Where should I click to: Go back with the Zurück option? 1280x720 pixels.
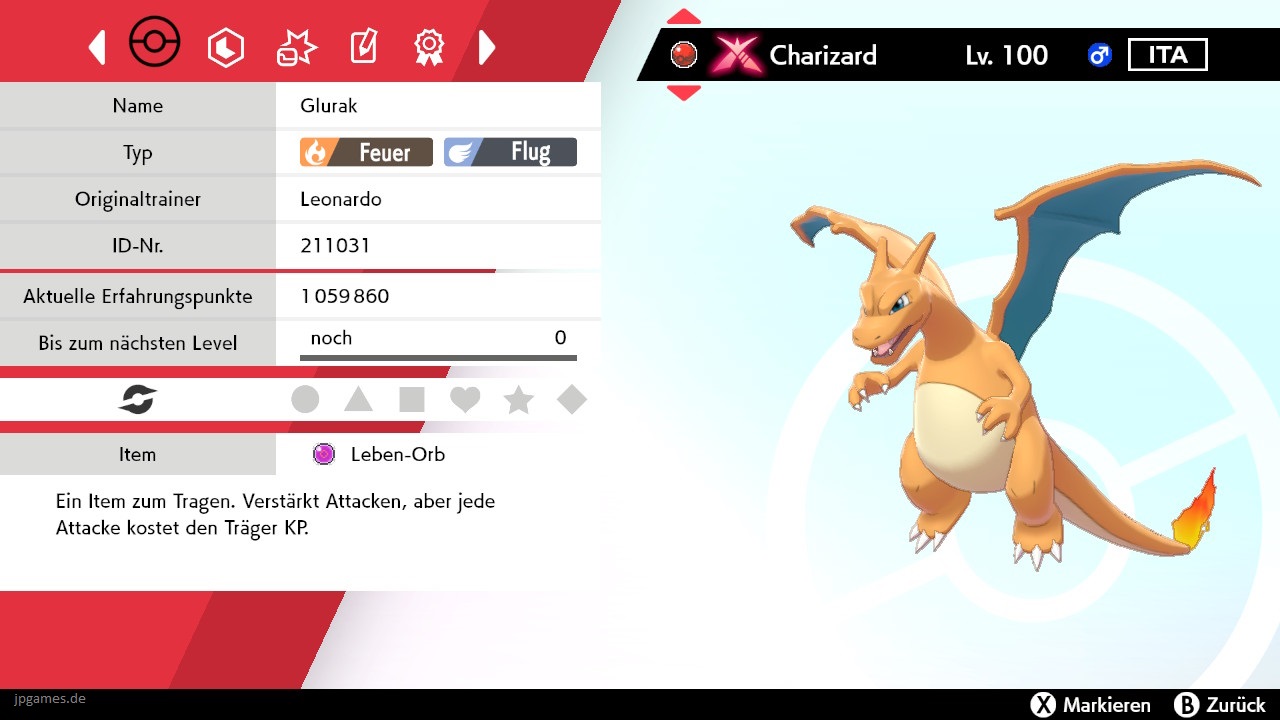click(x=1220, y=705)
